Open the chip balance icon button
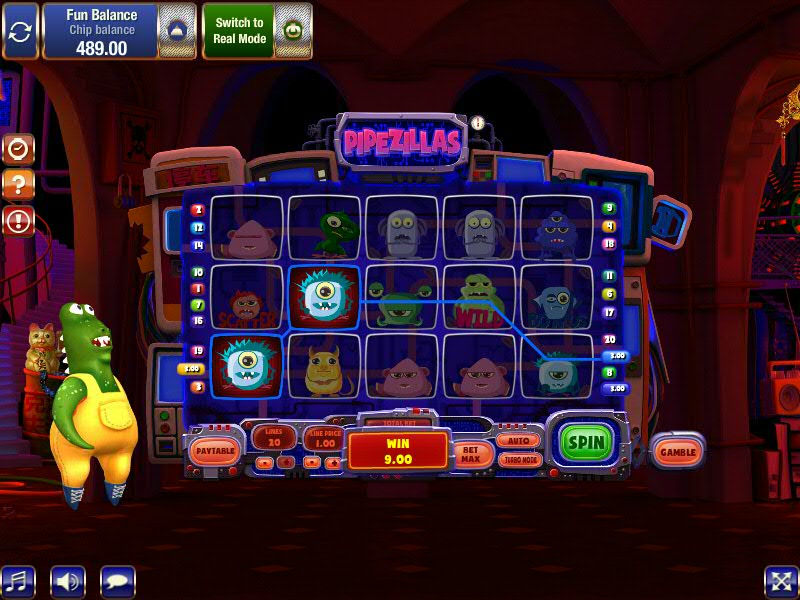The height and width of the screenshot is (600, 800). (x=176, y=30)
